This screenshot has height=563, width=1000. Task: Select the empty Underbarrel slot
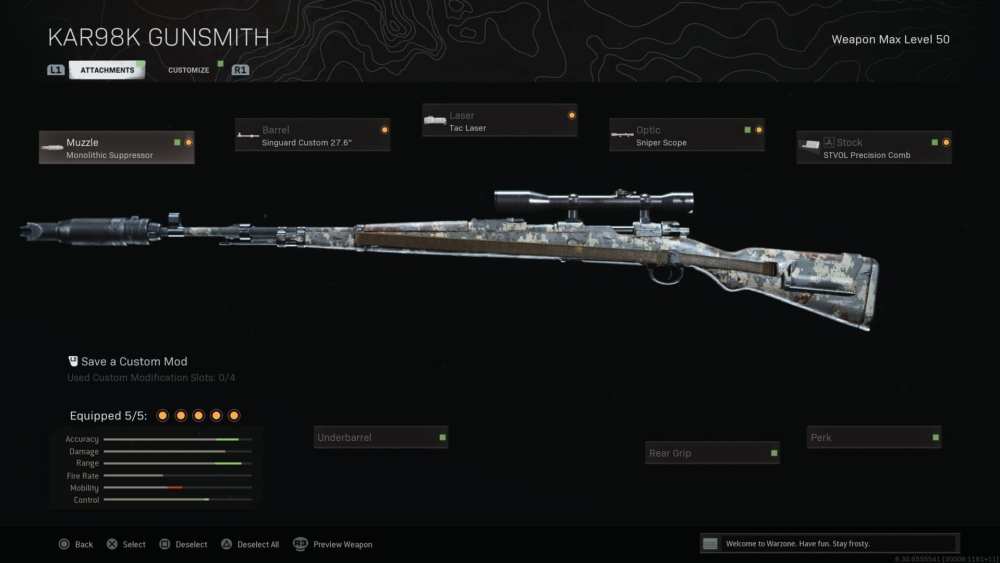380,437
